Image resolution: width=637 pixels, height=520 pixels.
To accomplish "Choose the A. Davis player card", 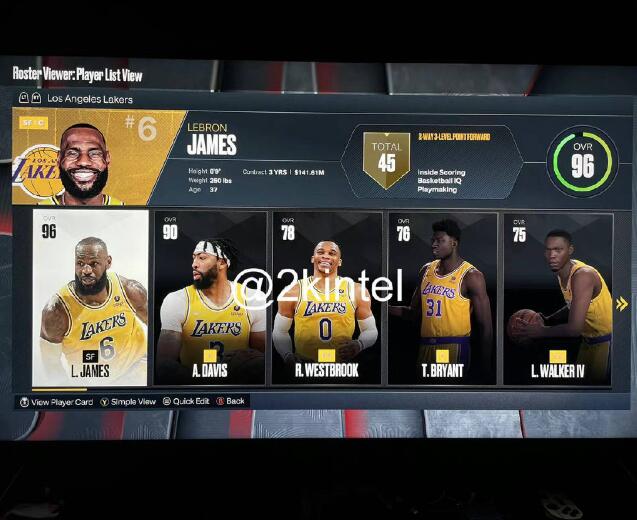I will click(x=210, y=298).
